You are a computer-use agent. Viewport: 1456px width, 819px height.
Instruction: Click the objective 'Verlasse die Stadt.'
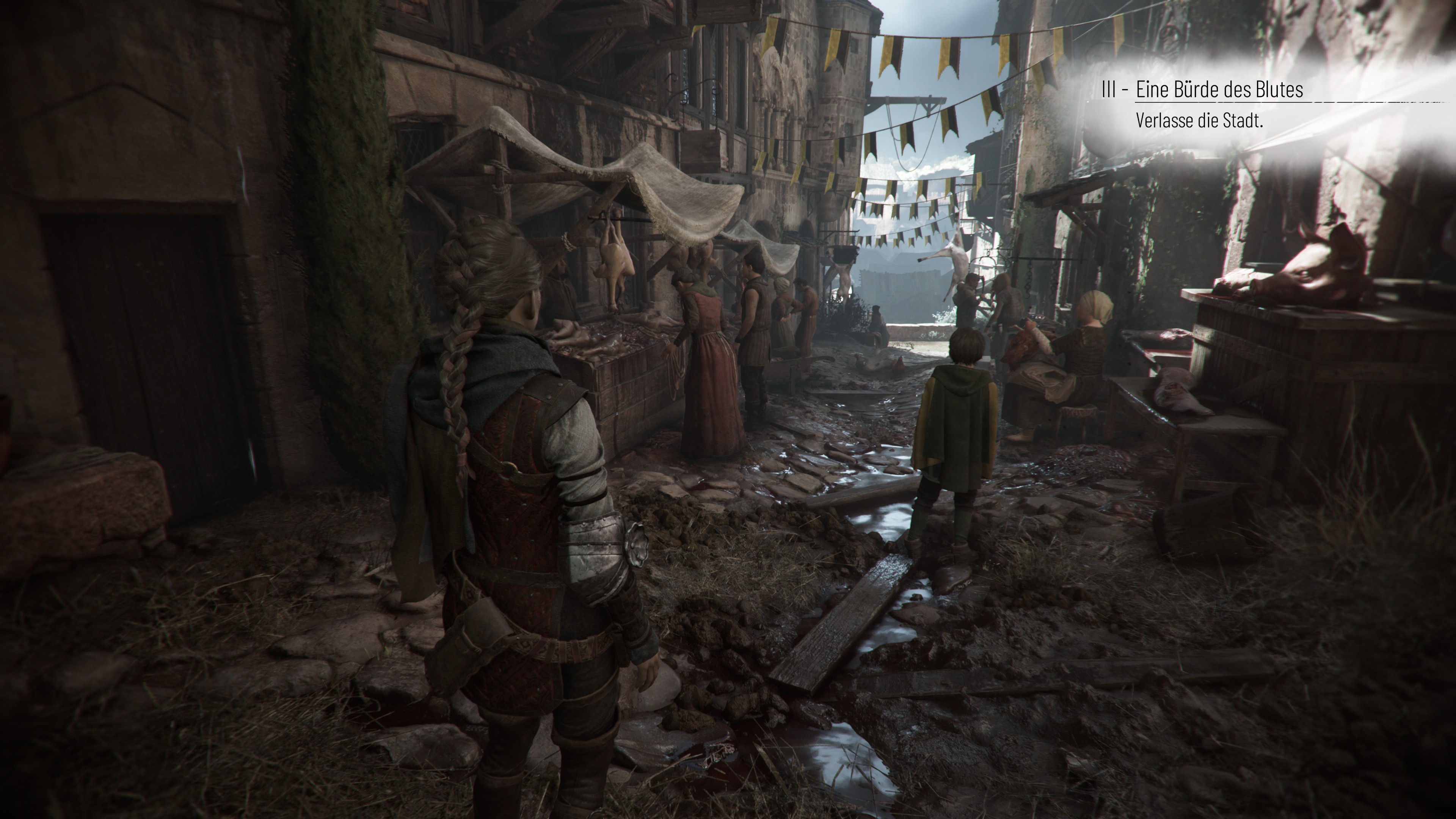tap(1199, 121)
